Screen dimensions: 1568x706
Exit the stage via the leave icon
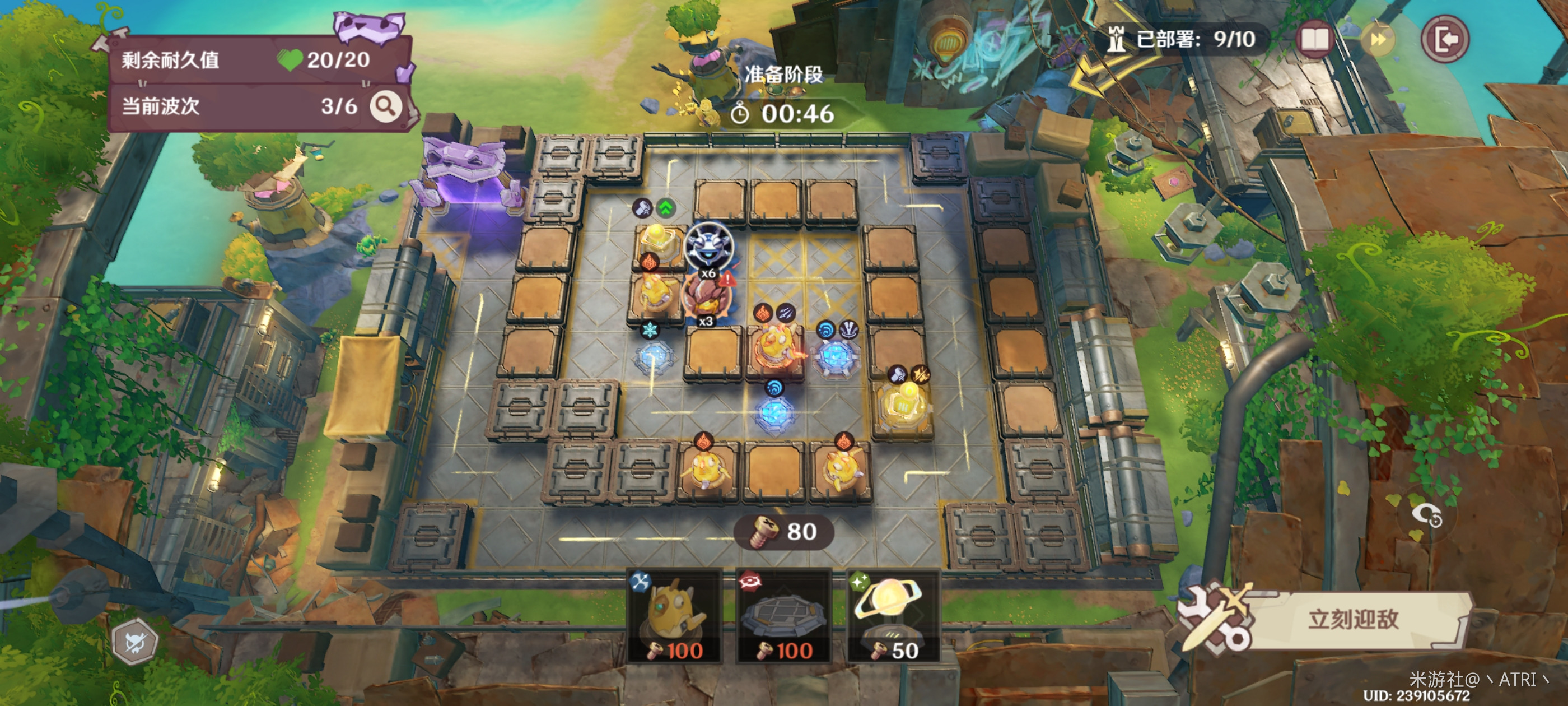click(x=1444, y=40)
